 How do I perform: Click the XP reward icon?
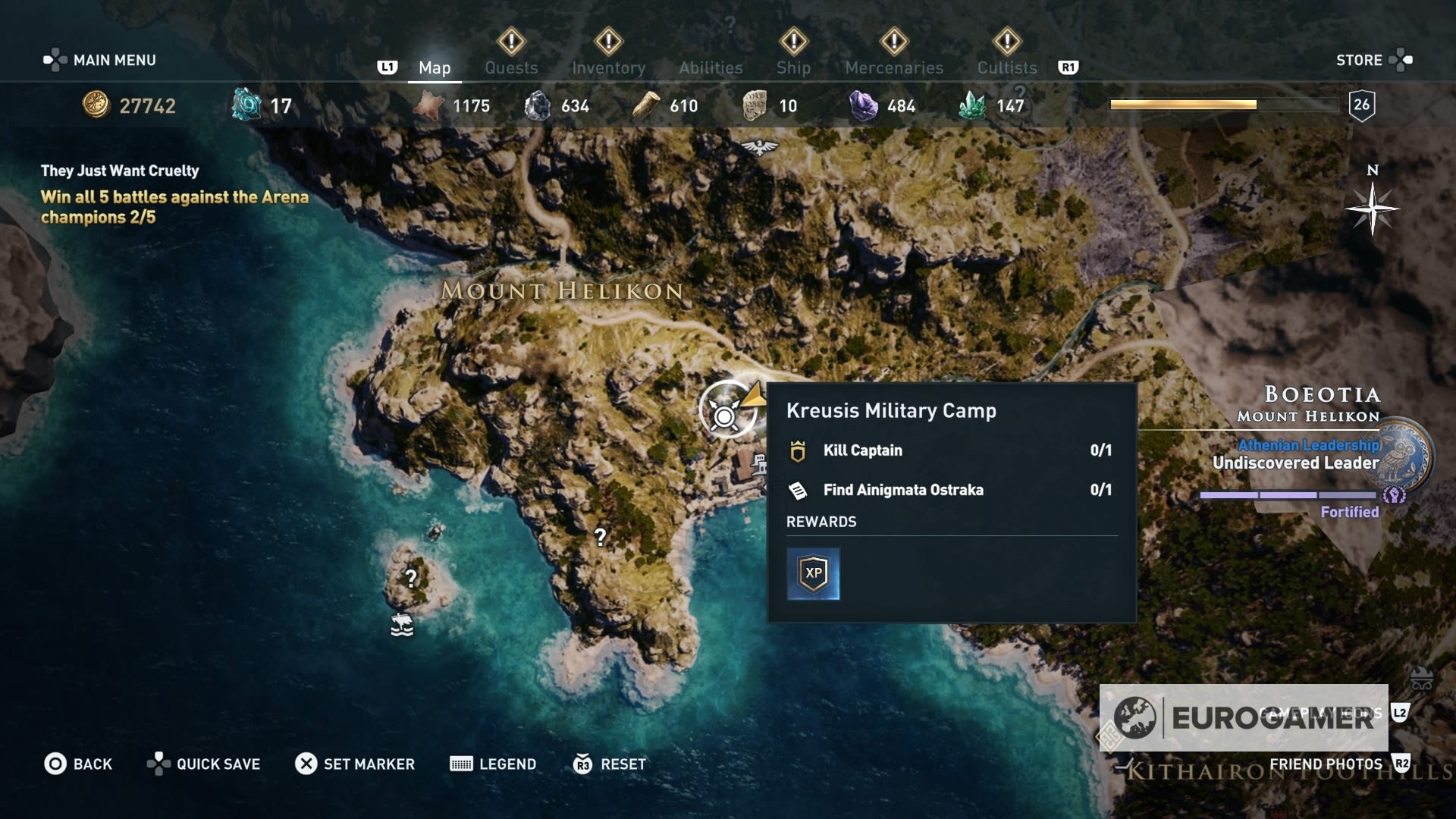pos(814,574)
